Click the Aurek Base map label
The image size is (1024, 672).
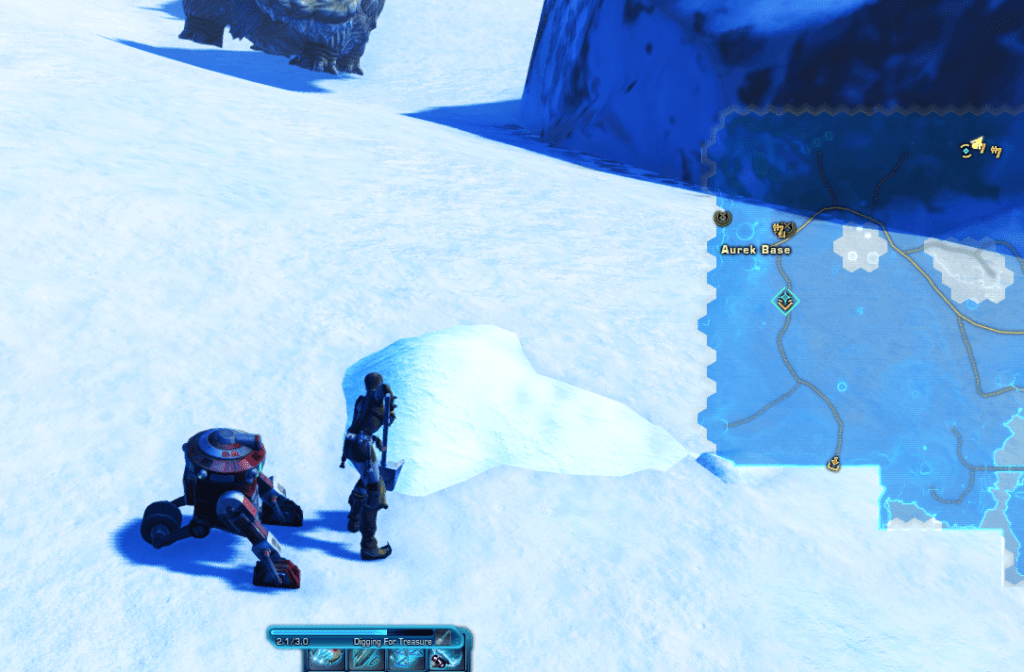tap(755, 249)
